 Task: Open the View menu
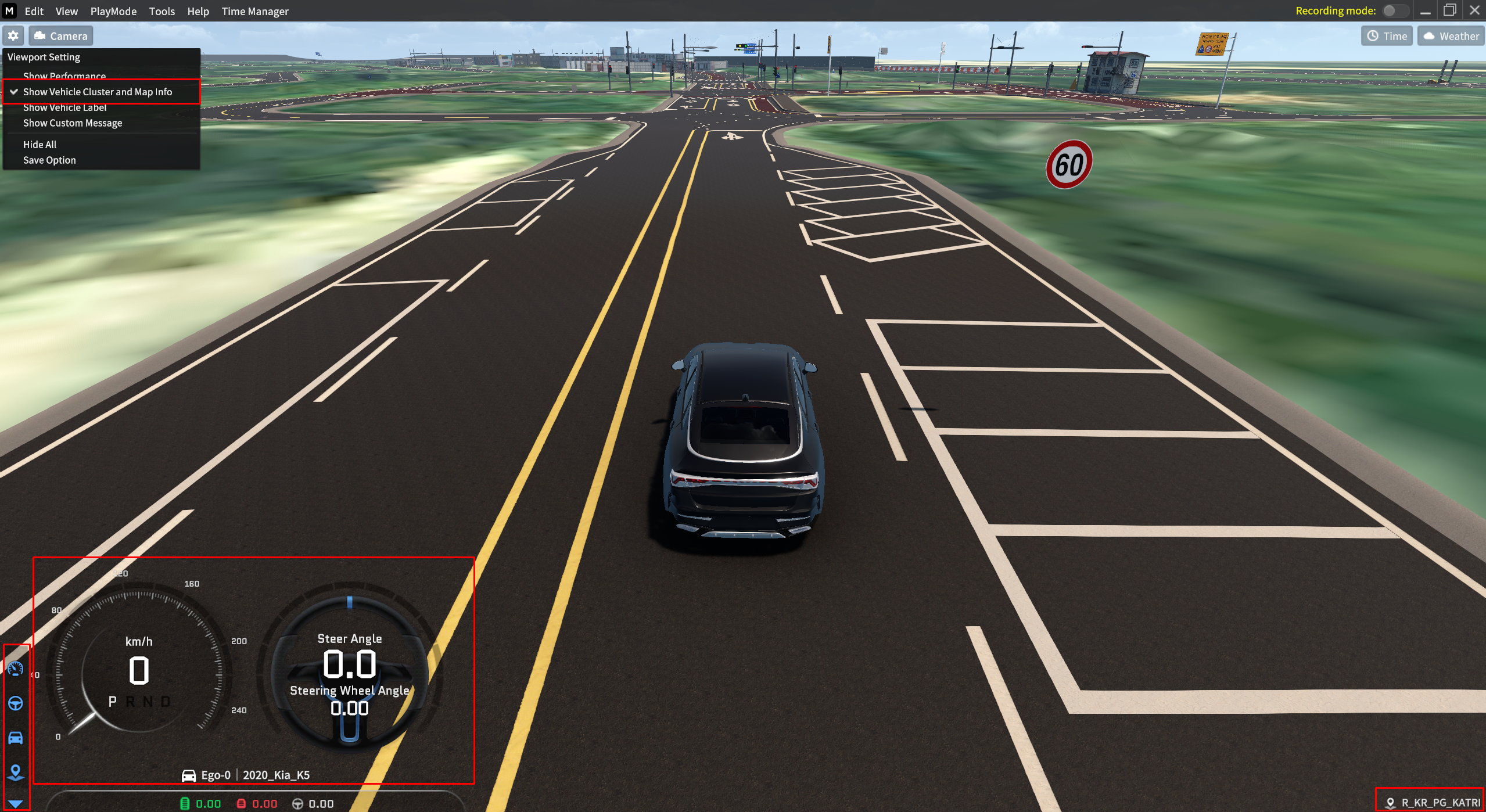coord(66,11)
